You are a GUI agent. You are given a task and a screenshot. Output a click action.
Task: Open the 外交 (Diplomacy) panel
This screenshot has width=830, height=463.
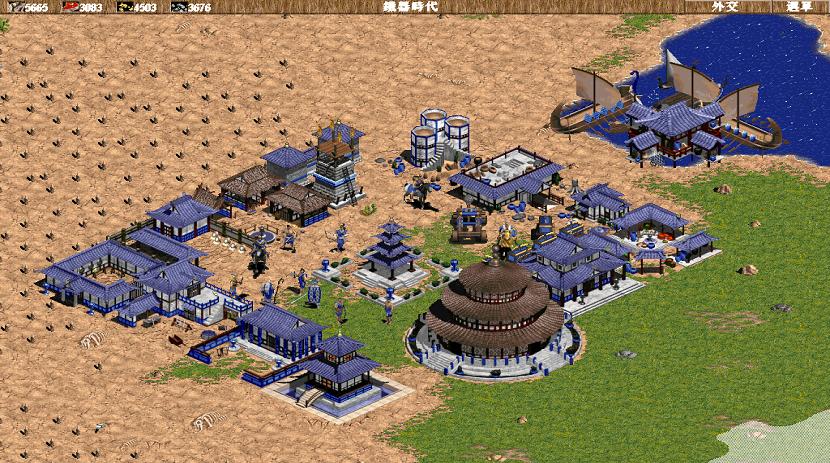pos(726,6)
